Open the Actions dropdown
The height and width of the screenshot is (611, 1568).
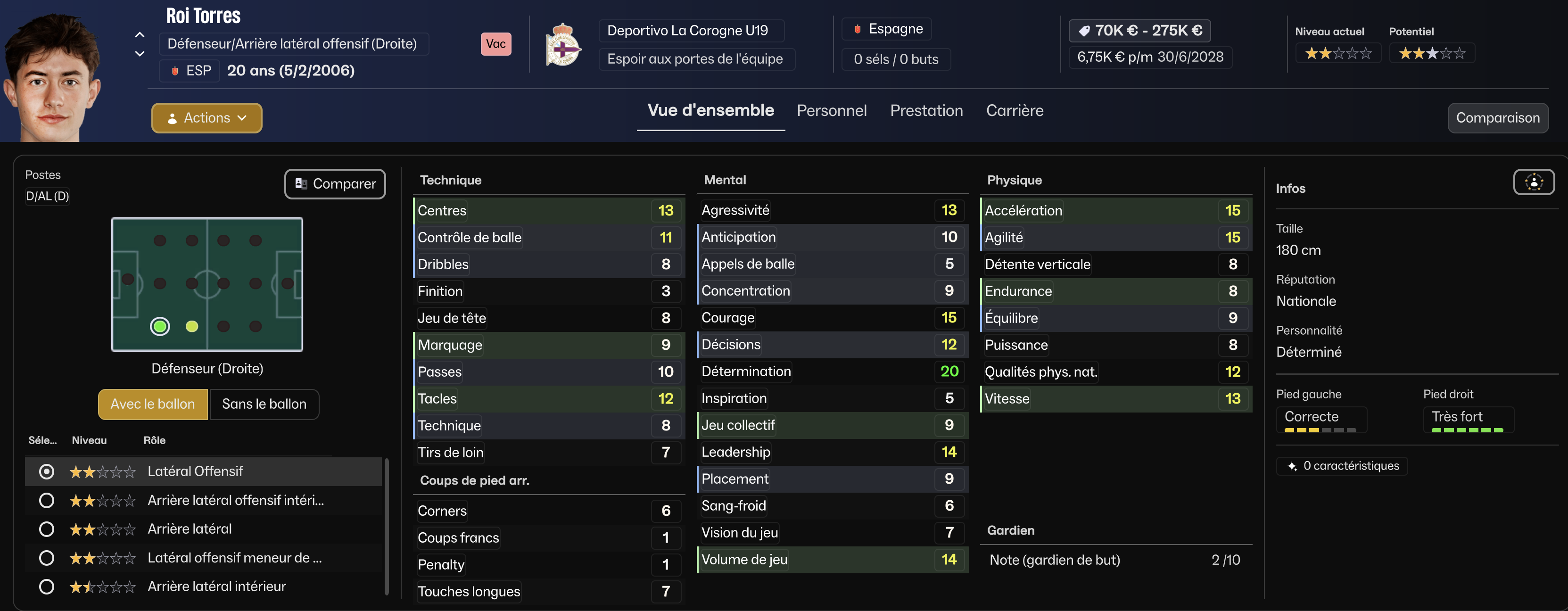(206, 118)
